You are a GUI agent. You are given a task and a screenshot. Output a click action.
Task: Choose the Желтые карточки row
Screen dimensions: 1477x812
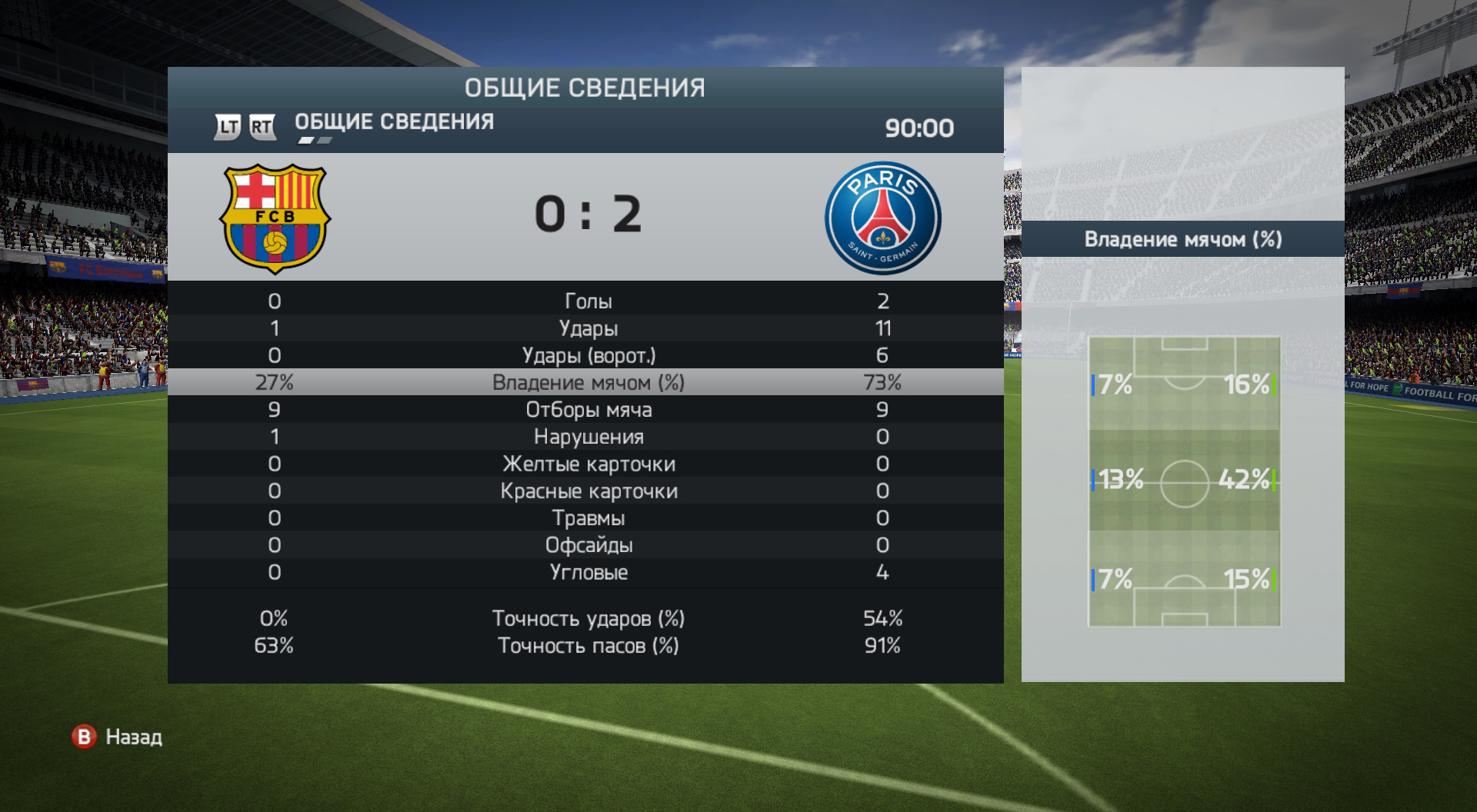tap(588, 464)
